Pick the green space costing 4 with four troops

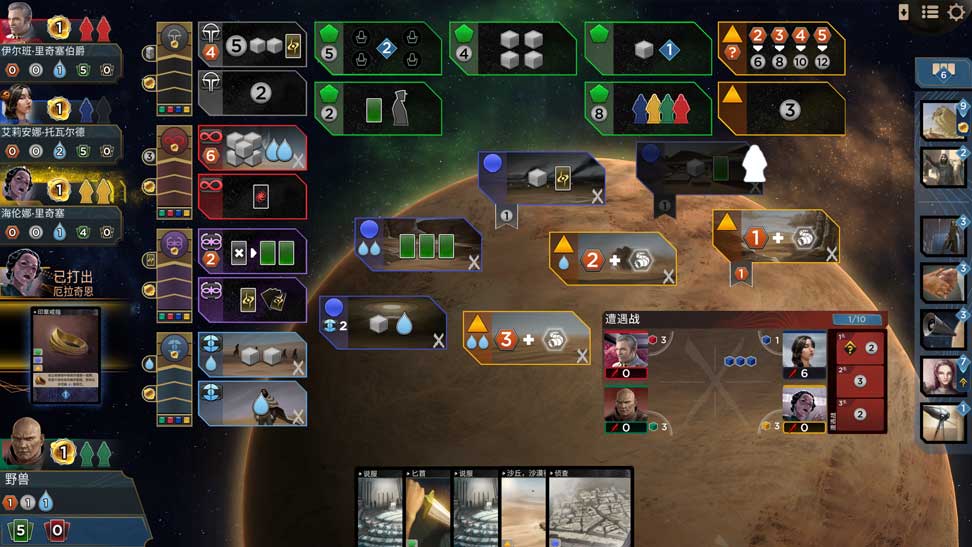(x=512, y=48)
